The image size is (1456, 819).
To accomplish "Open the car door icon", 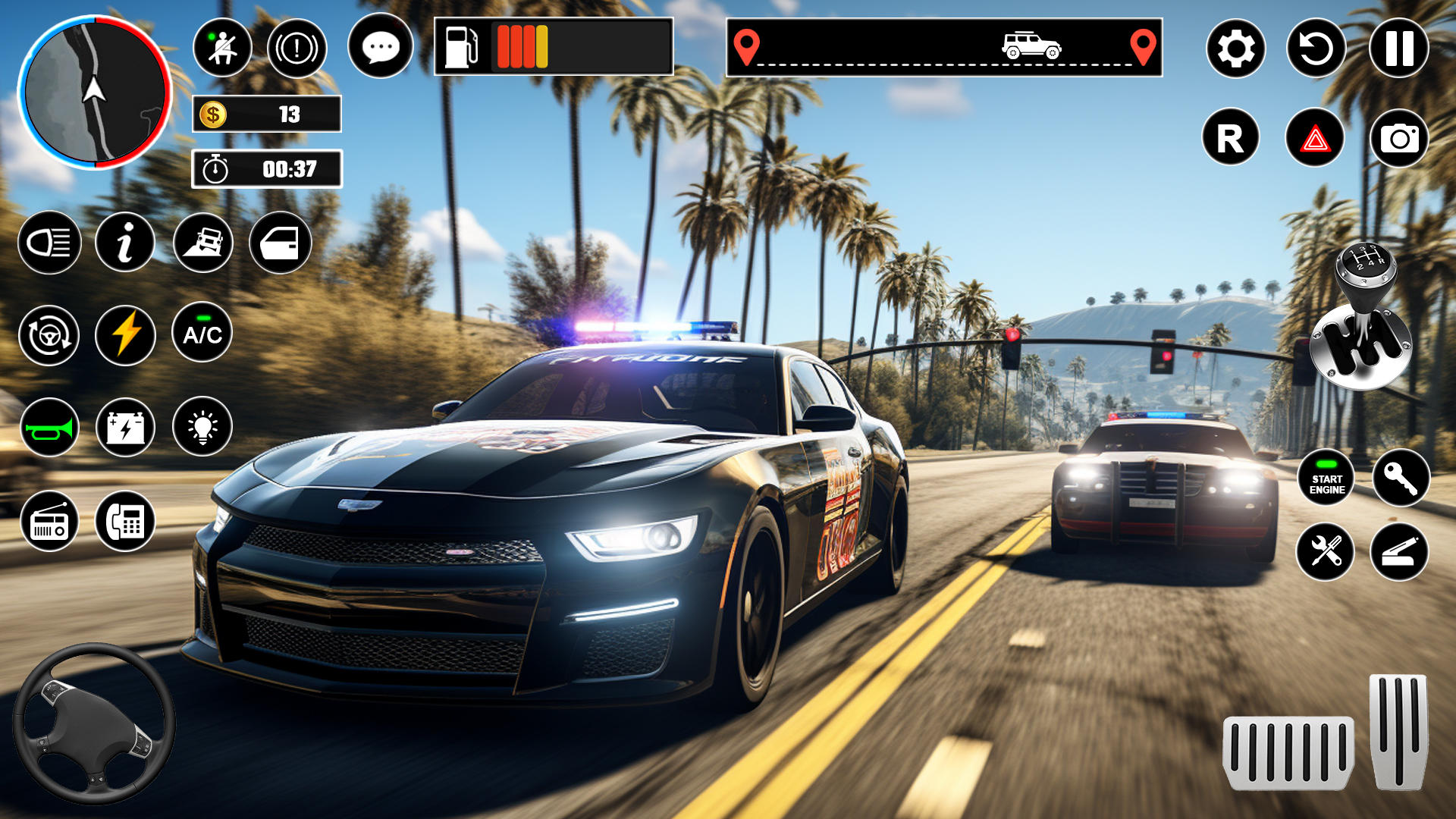I will tap(280, 243).
